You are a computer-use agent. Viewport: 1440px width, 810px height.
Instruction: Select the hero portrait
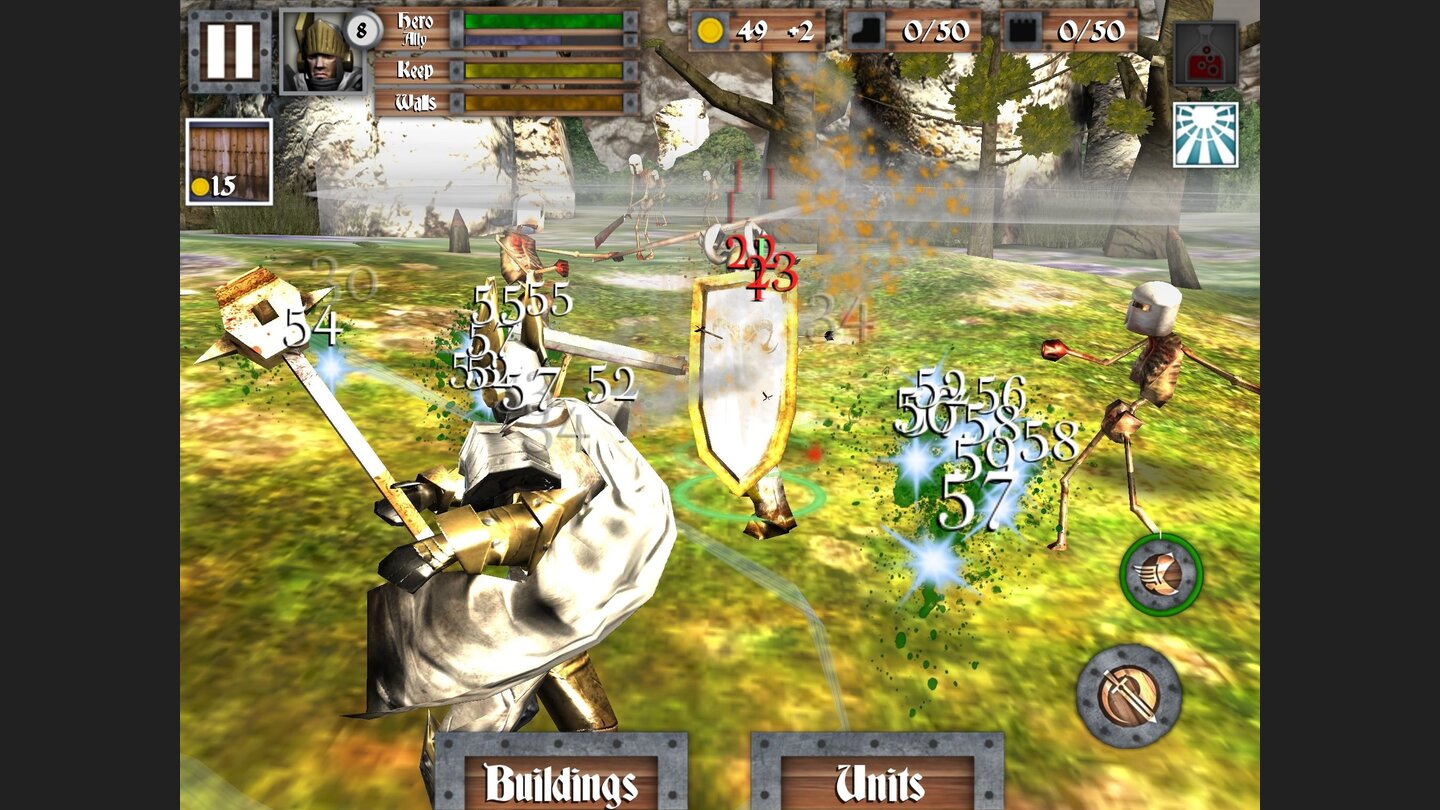(x=314, y=54)
